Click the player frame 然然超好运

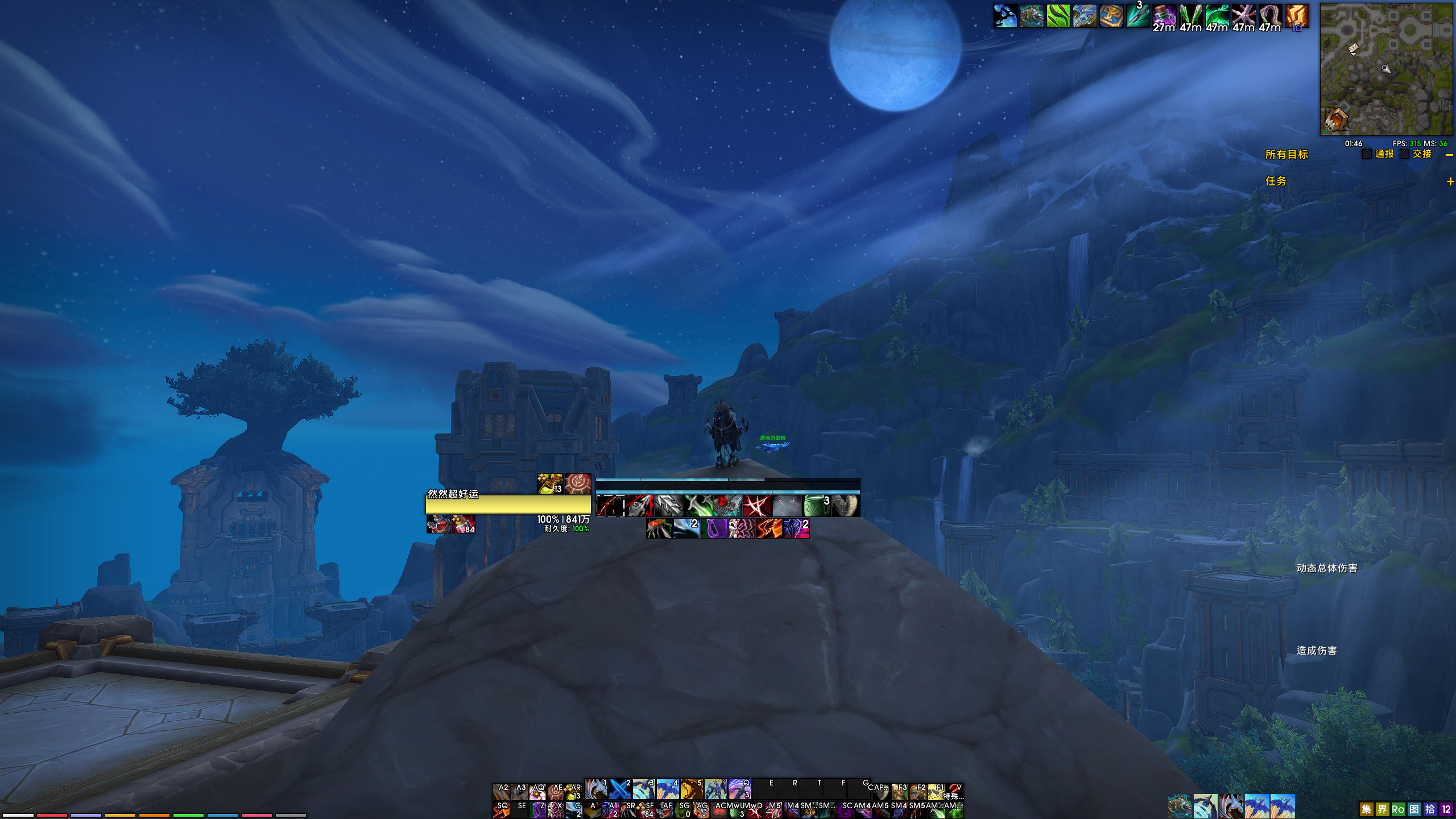(x=508, y=504)
